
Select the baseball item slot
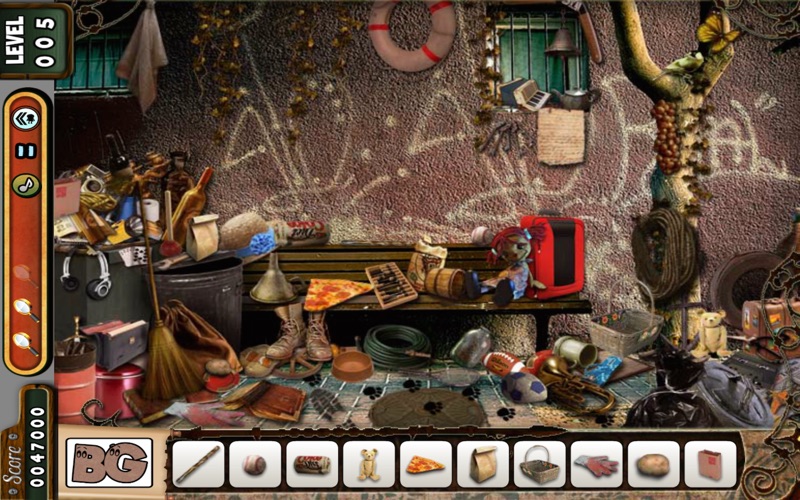click(x=255, y=464)
